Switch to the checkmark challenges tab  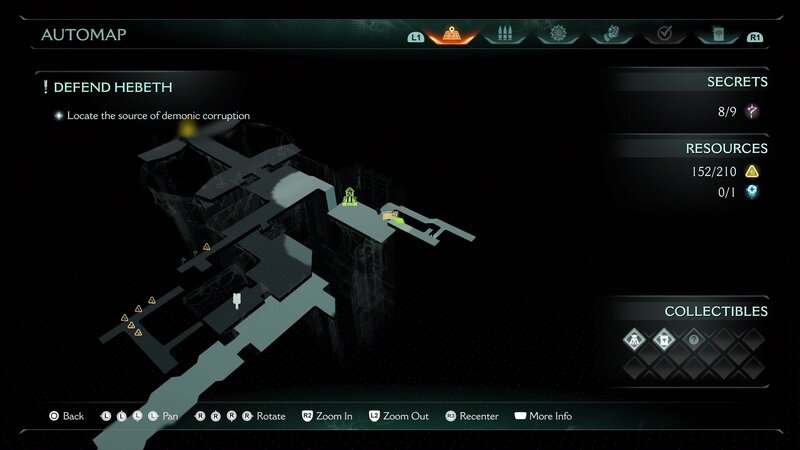[x=662, y=35]
